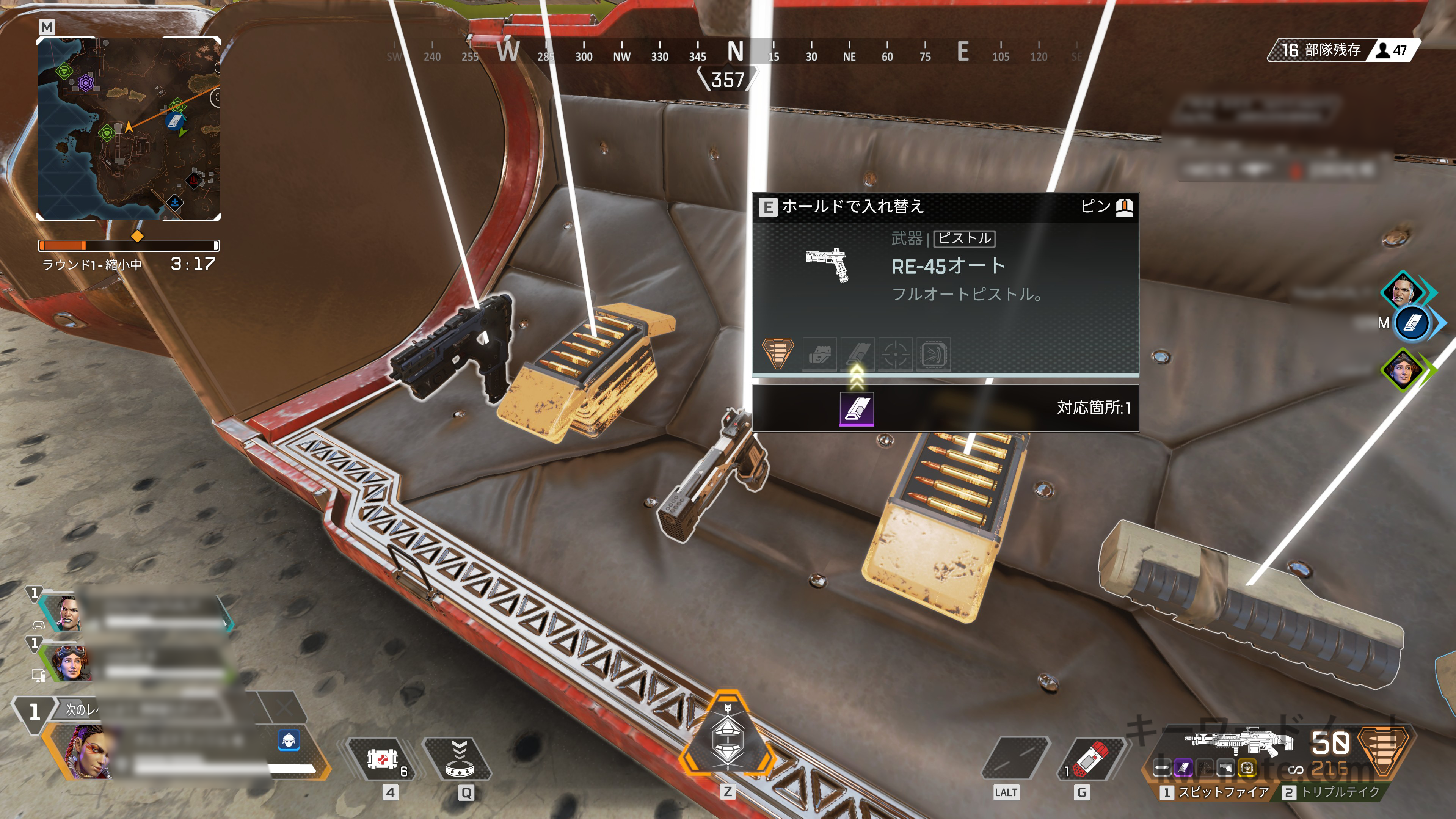This screenshot has height=819, width=1456.
Task: Activate the tactical ability icon
Action: 458,759
